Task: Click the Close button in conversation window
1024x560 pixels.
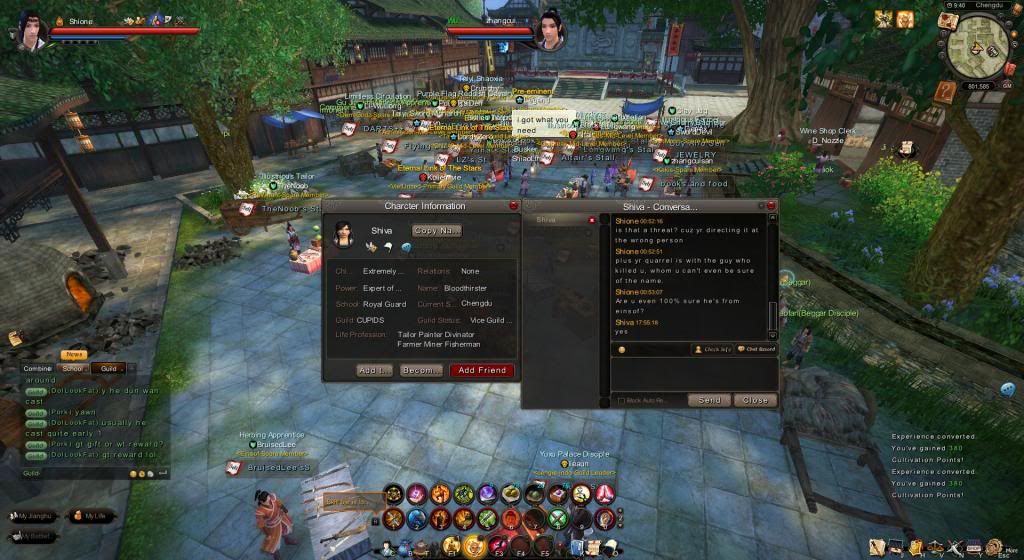Action: pos(754,400)
